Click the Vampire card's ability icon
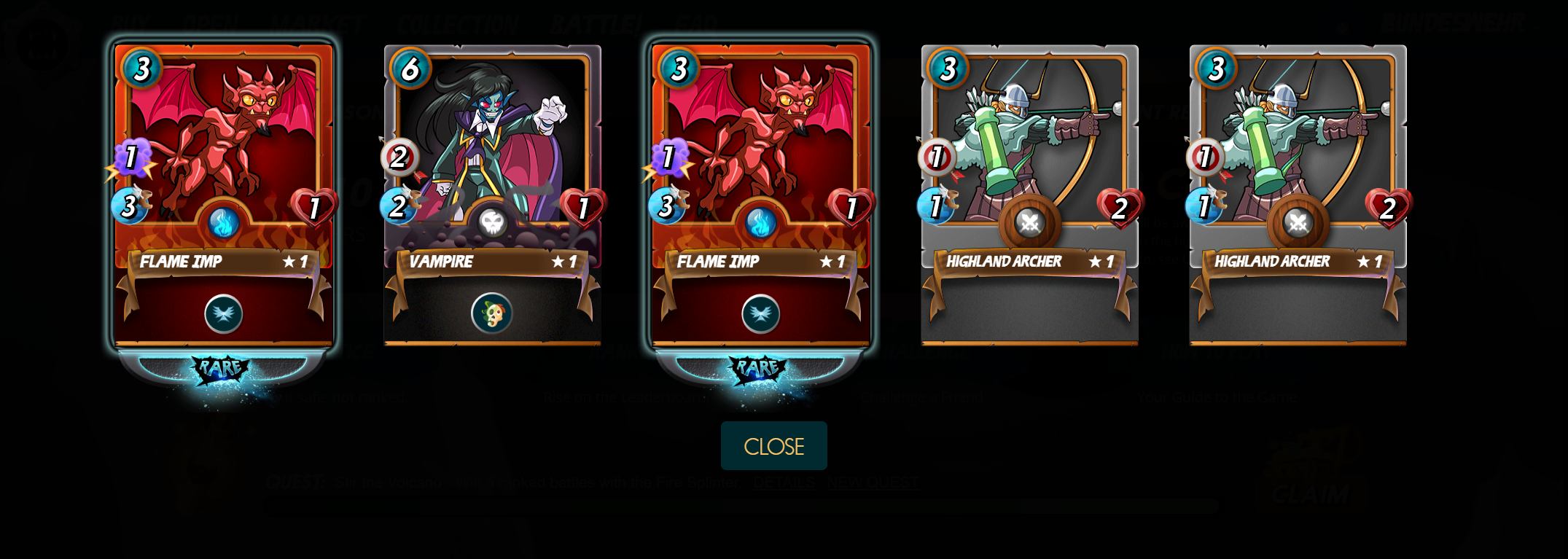Image resolution: width=1568 pixels, height=559 pixels. pyautogui.click(x=492, y=313)
